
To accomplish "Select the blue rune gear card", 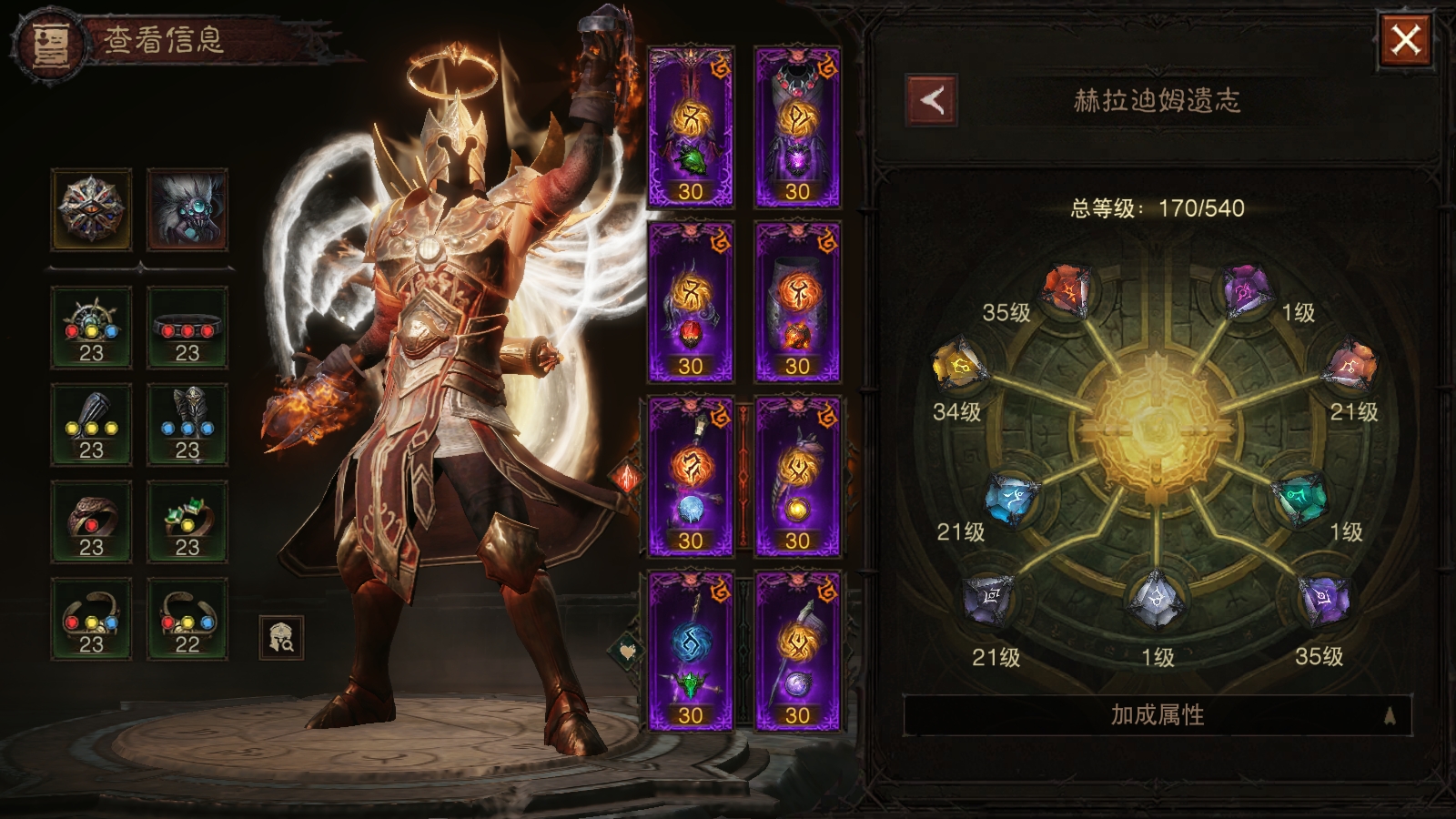I will click(691, 650).
